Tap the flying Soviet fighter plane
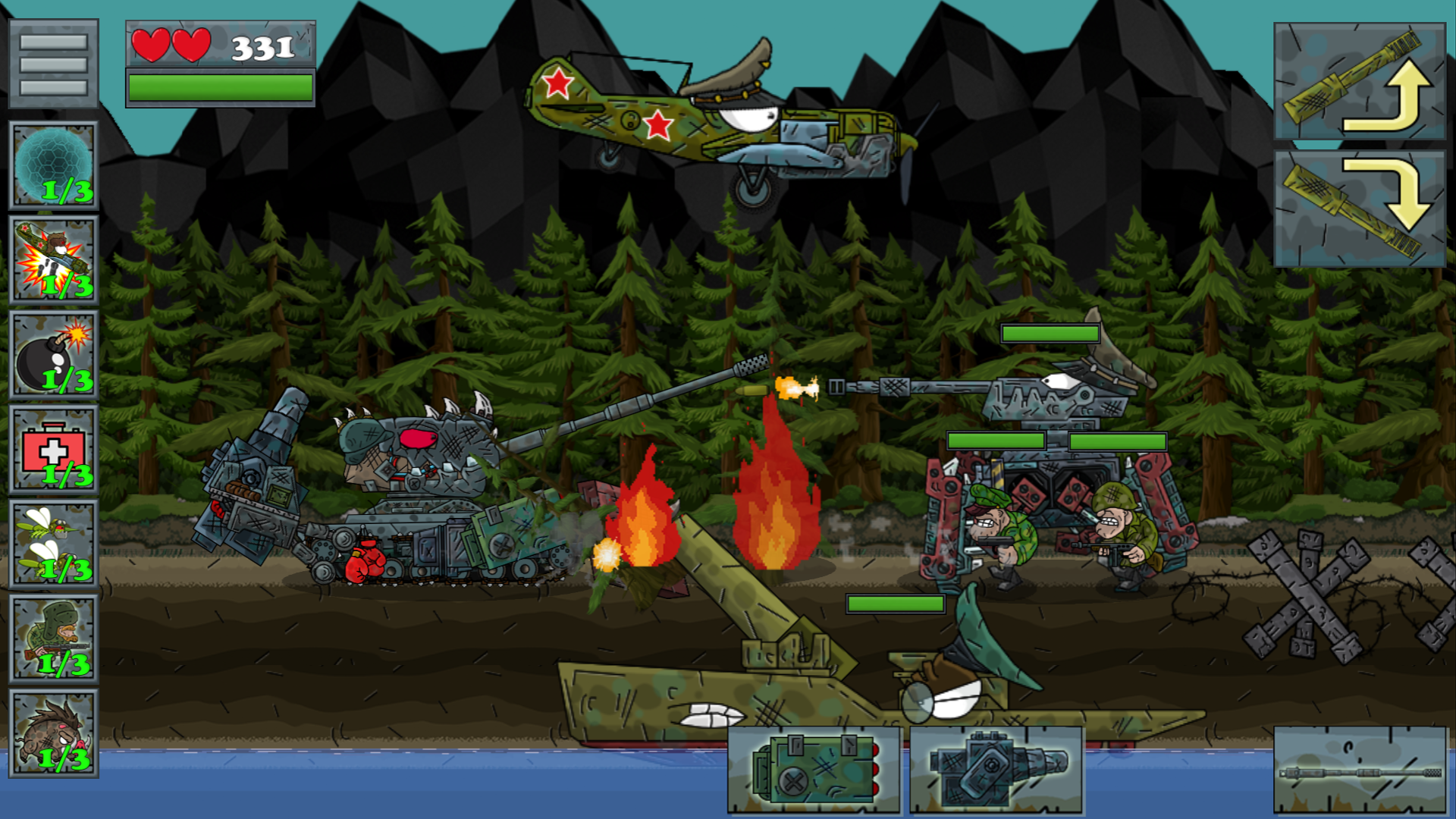 point(720,114)
